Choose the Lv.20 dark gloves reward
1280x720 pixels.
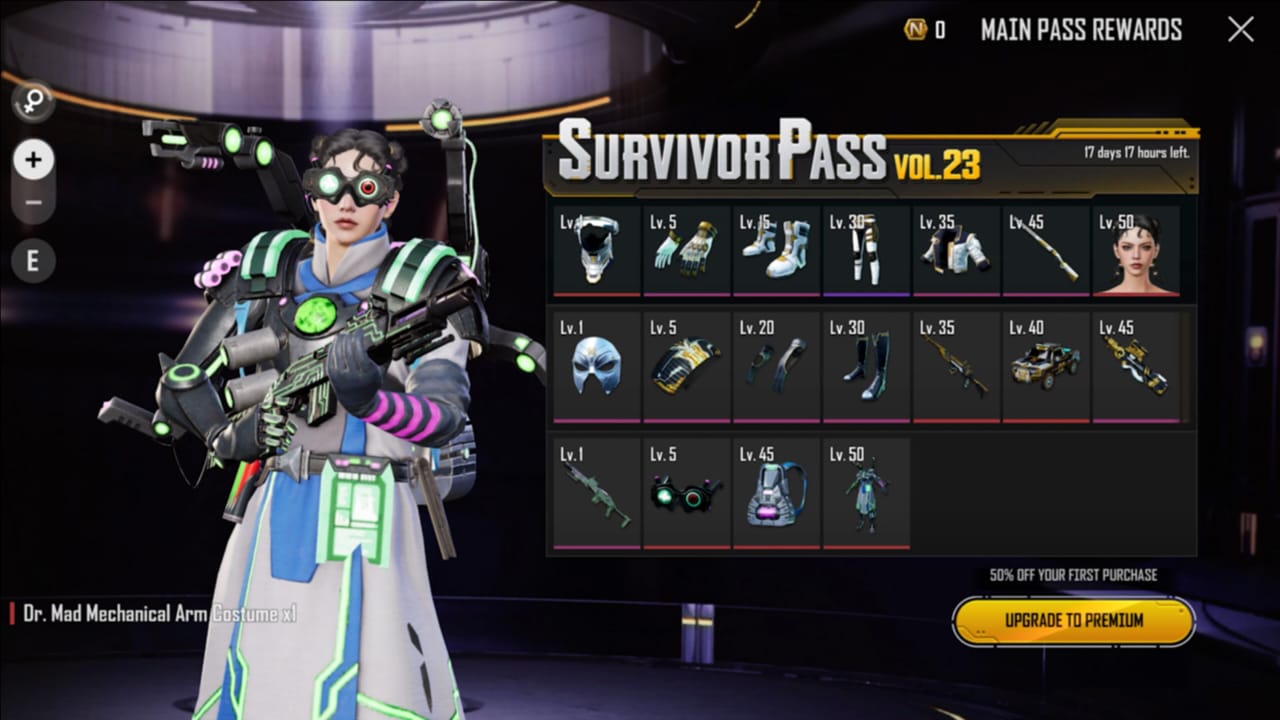(777, 366)
